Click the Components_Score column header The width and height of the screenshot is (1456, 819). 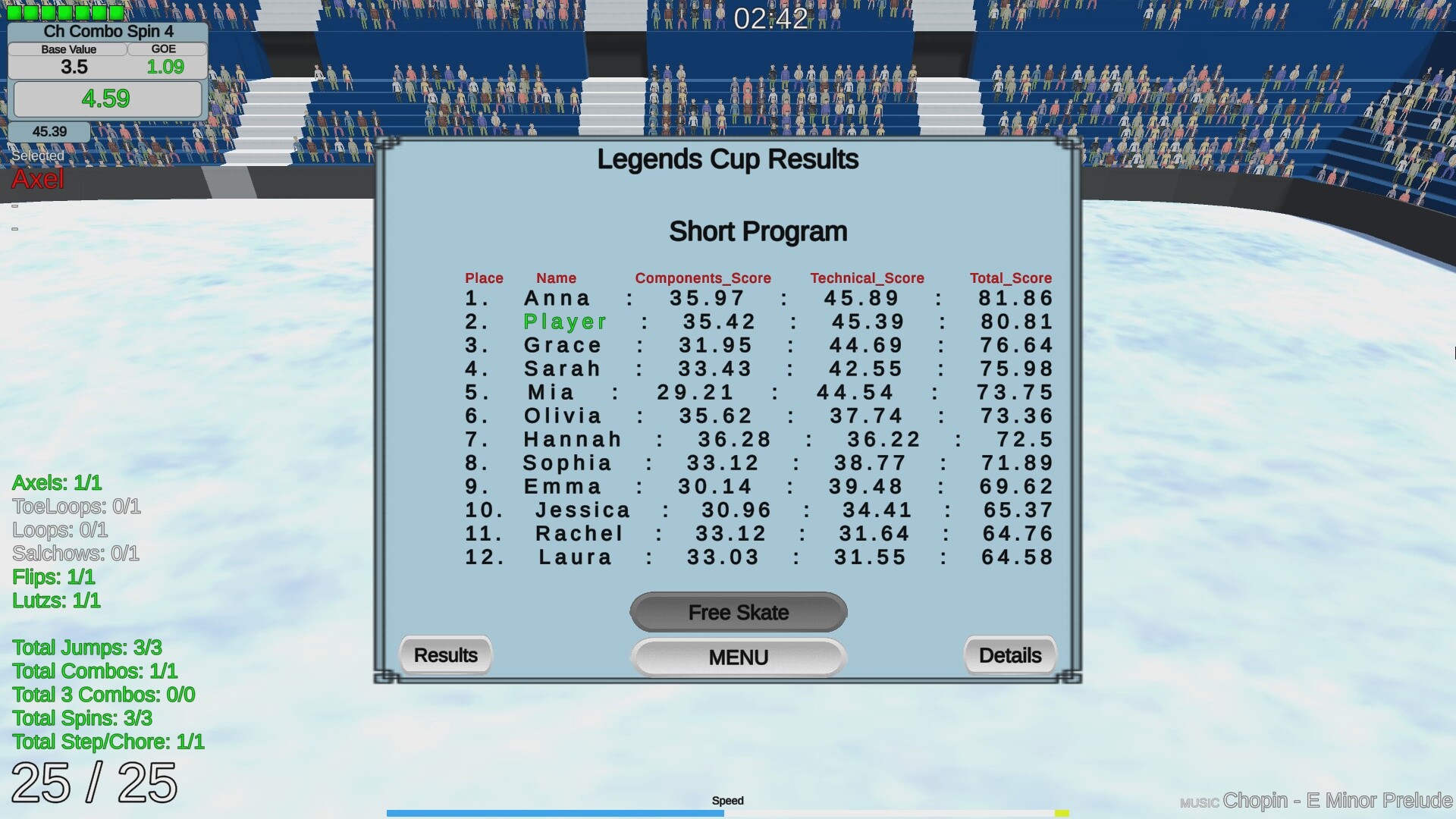pyautogui.click(x=703, y=278)
